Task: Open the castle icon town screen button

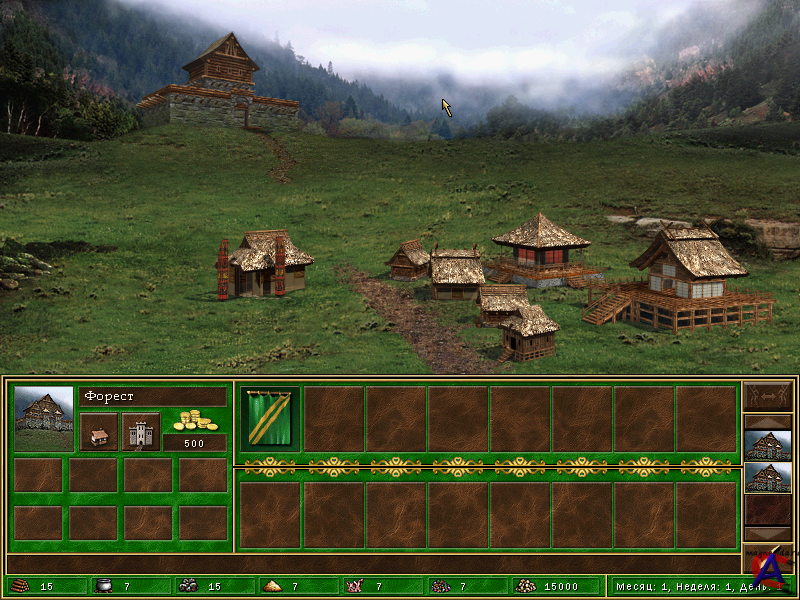Action: 141,432
